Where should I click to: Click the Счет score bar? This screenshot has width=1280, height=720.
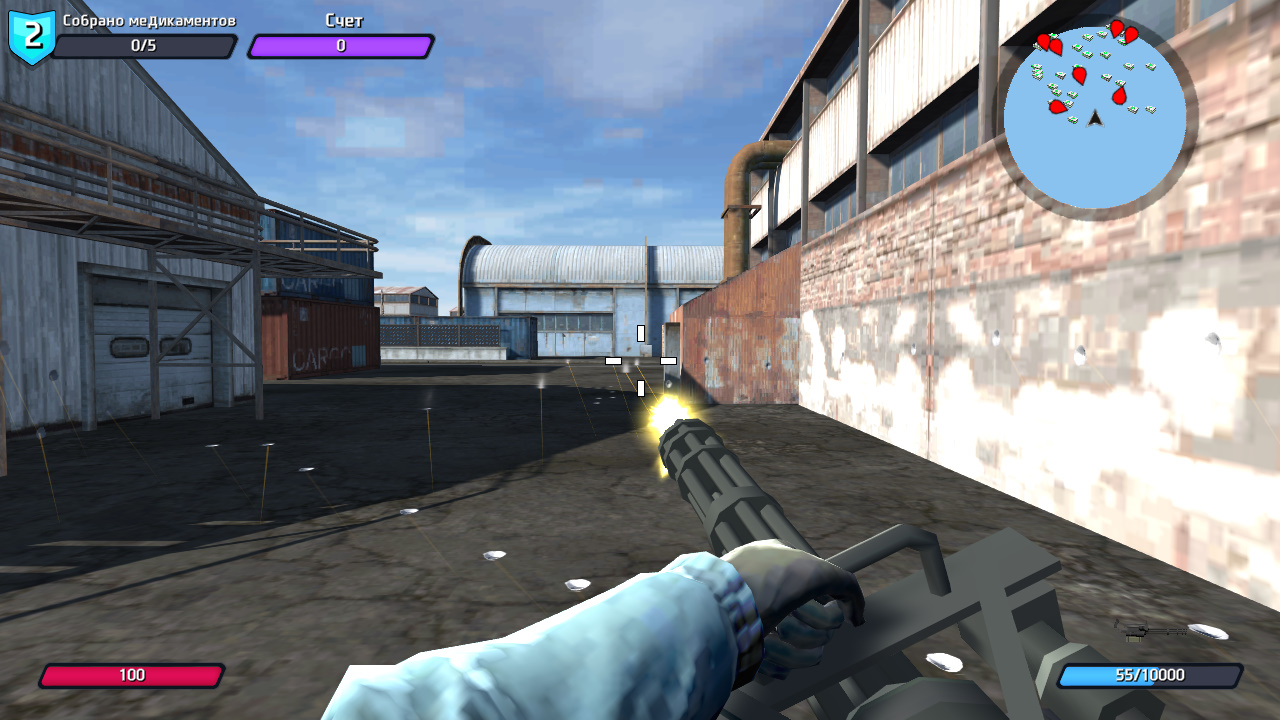[340, 45]
